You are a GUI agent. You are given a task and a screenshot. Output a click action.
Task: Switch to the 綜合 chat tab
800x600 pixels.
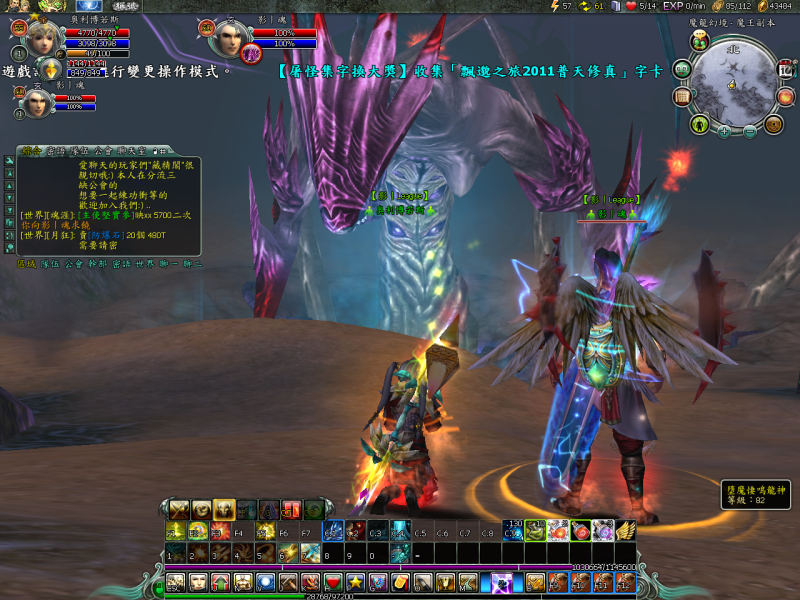point(31,151)
